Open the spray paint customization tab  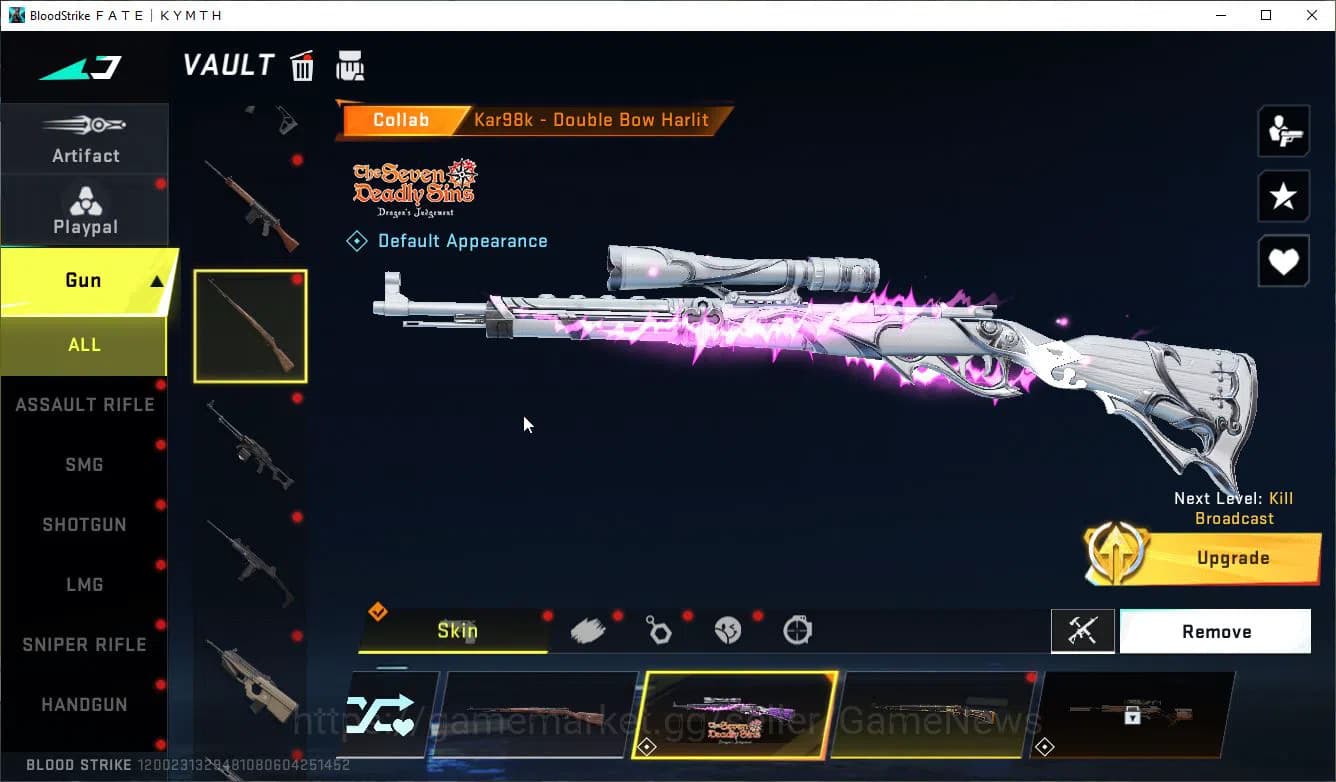coord(588,628)
